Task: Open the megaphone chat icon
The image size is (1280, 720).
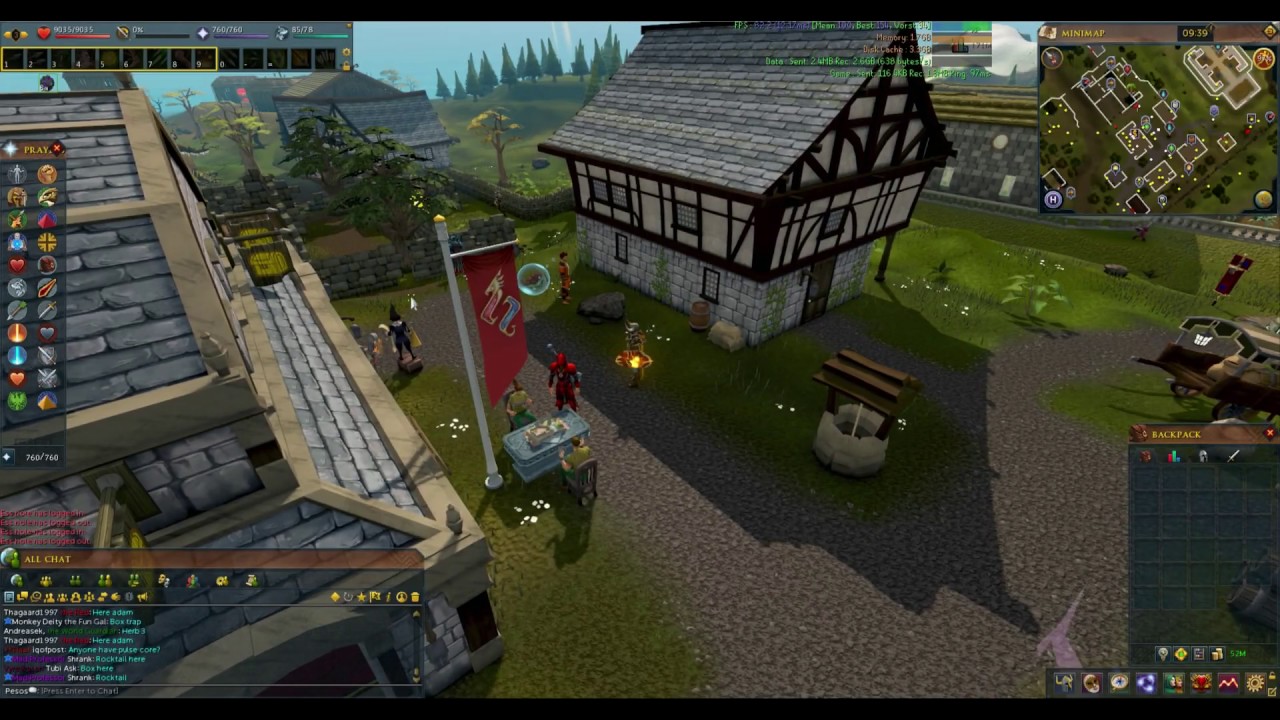Action: (x=141, y=597)
